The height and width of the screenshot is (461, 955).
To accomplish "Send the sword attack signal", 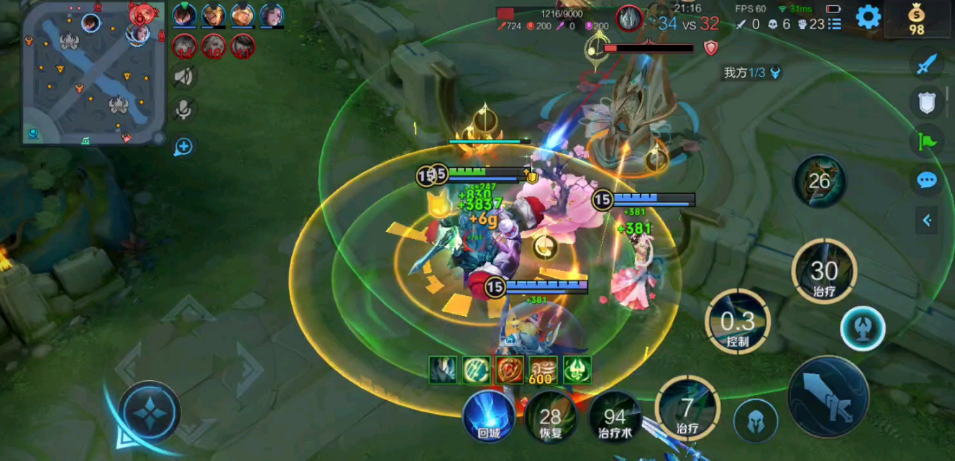I will coord(927,64).
